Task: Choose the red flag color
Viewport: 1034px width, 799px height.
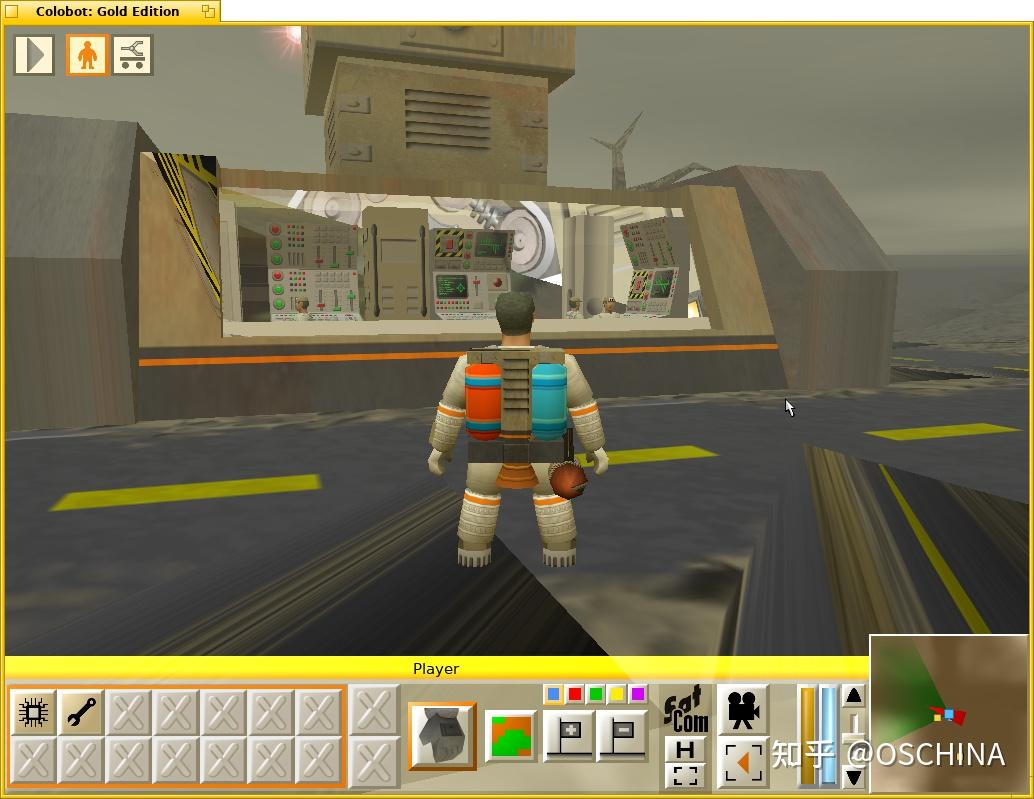Action: 575,695
